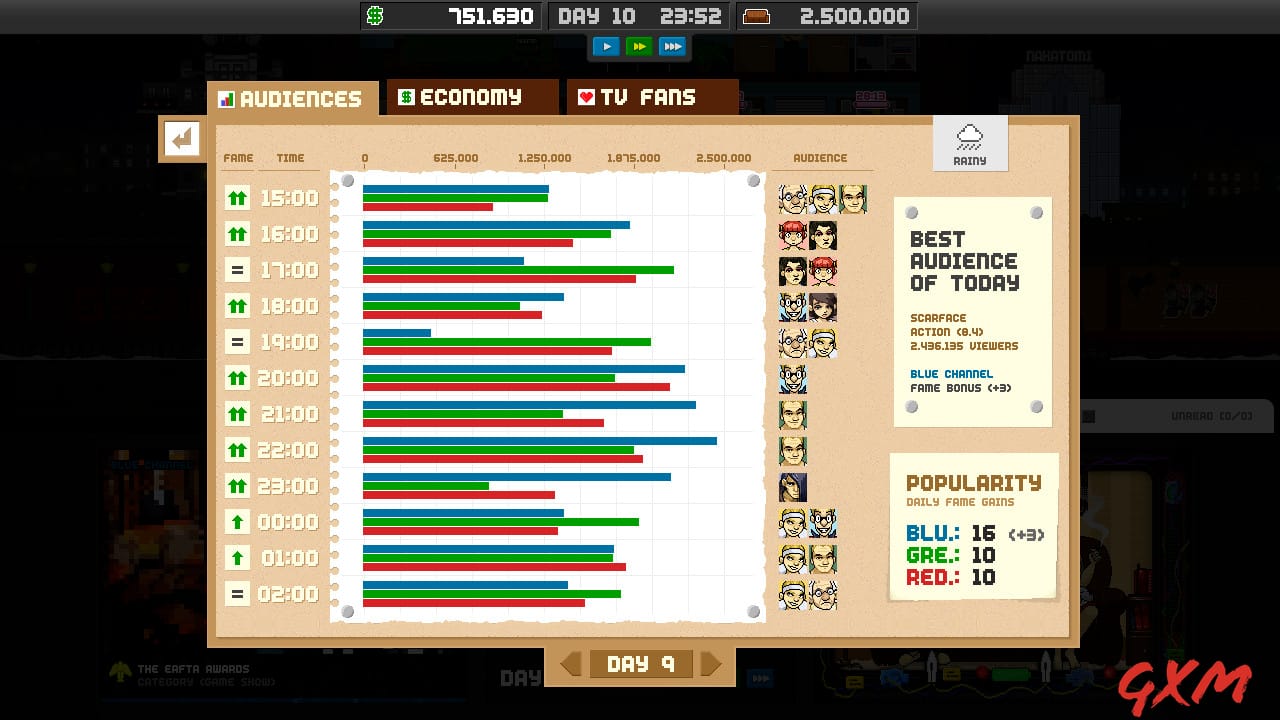
Task: Click the blue audience bar for 22:00
Action: (x=540, y=440)
